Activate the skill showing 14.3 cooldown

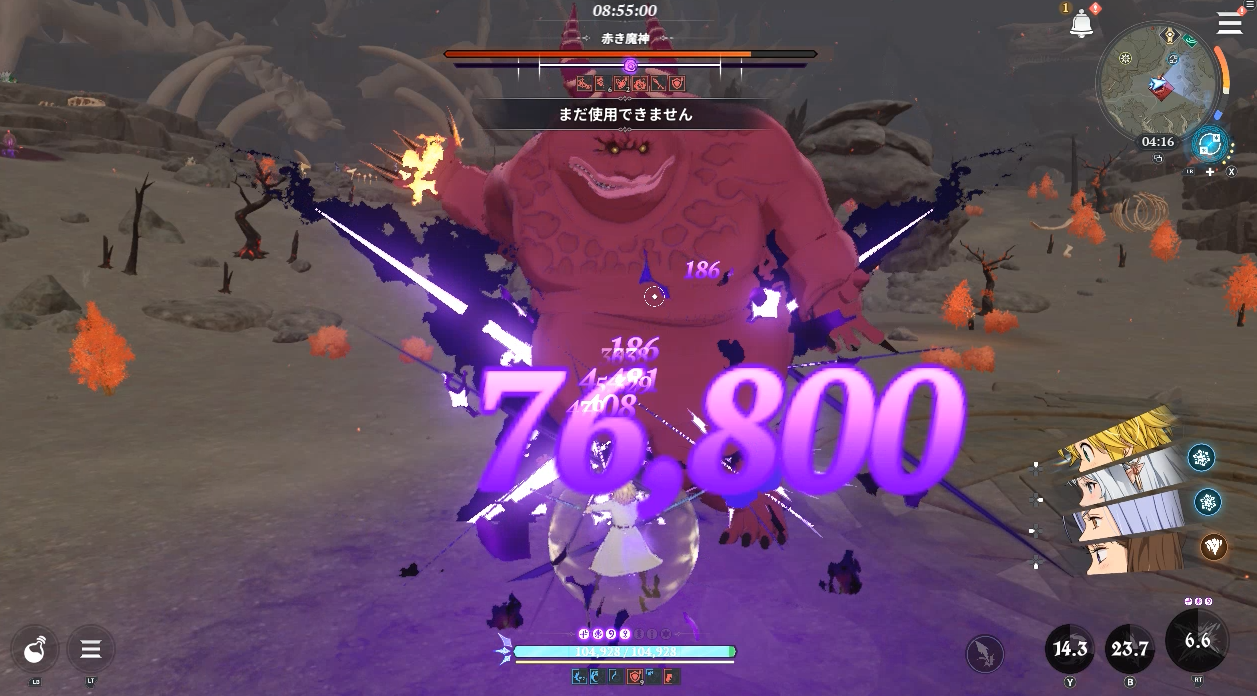pyautogui.click(x=1070, y=649)
